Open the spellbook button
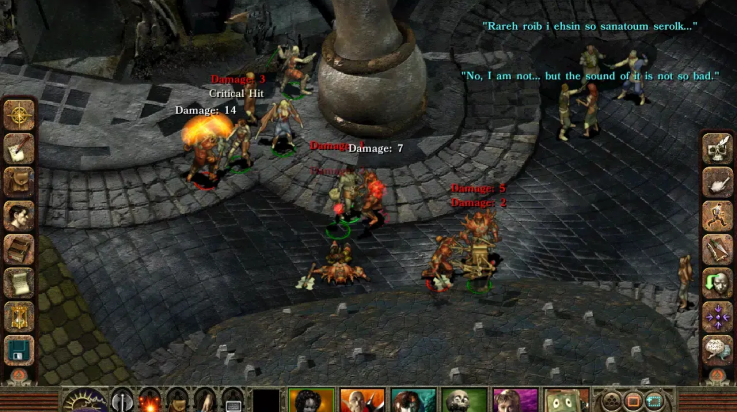This screenshot has height=412, width=737. click(x=19, y=249)
